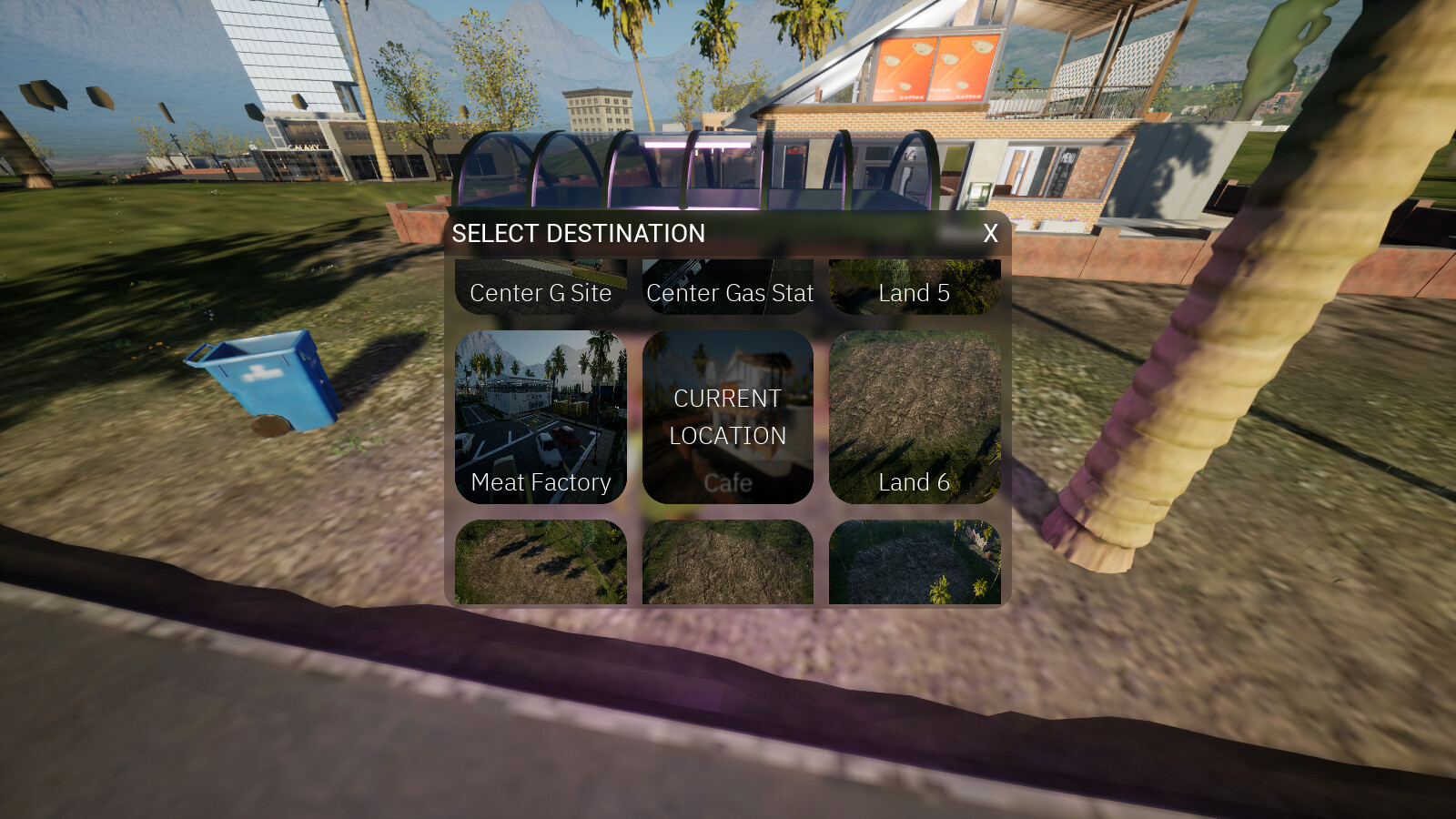Travel to the Center G Site destination

(x=540, y=287)
